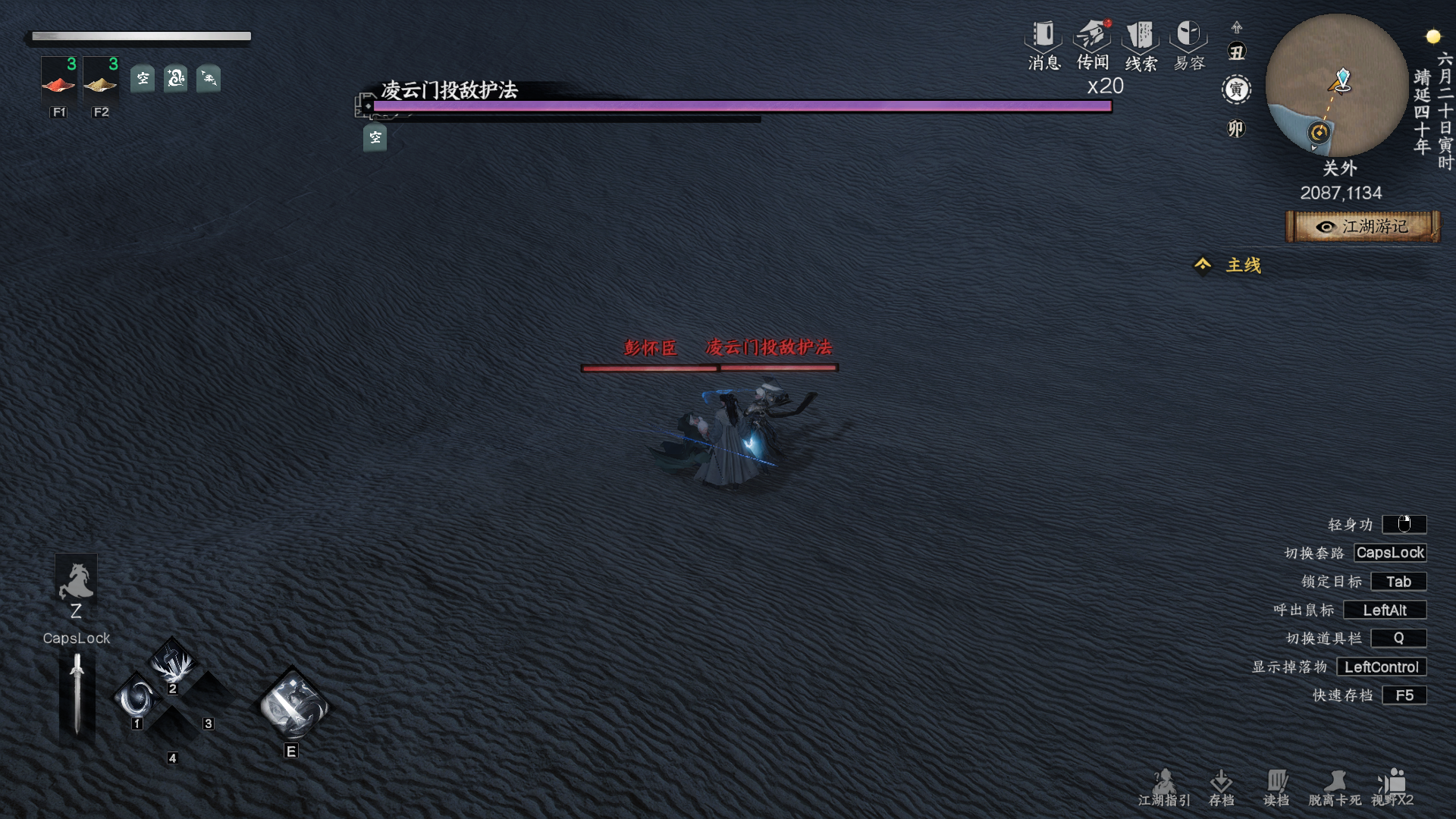This screenshot has width=1456, height=819.
Task: Activate the swirl skill in slot 1
Action: point(138,698)
